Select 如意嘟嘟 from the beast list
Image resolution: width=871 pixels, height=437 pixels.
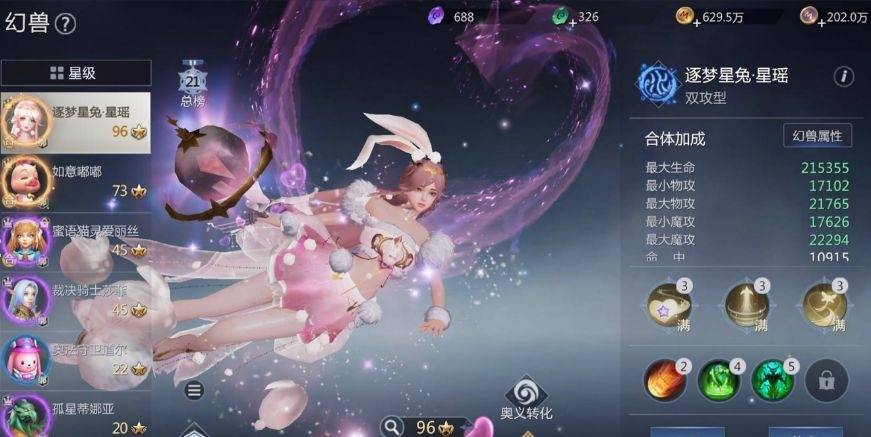pyautogui.click(x=76, y=180)
